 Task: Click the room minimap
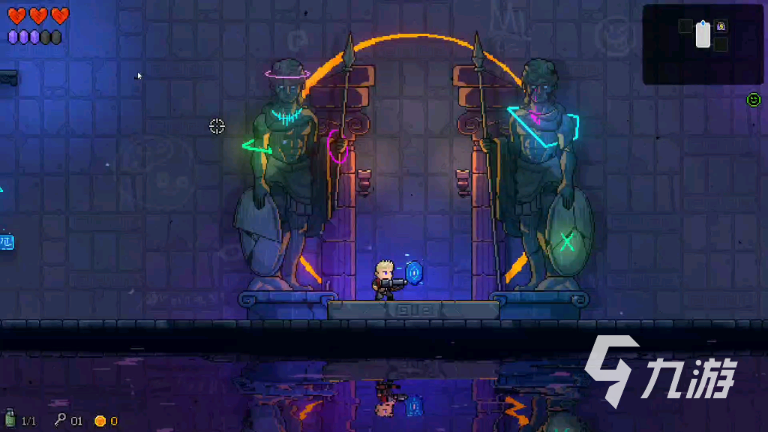click(702, 43)
